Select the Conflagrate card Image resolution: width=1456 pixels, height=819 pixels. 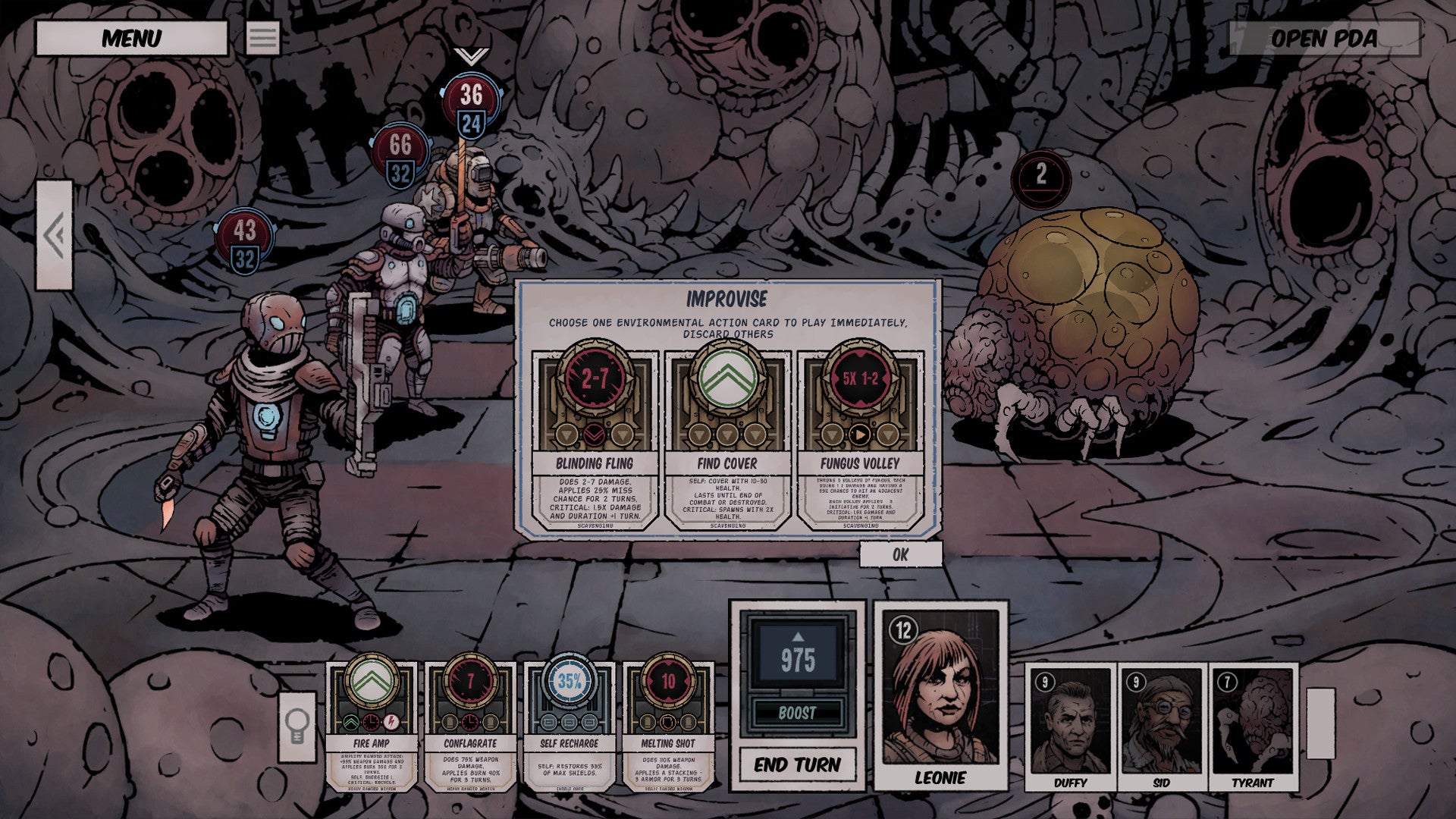pyautogui.click(x=470, y=724)
